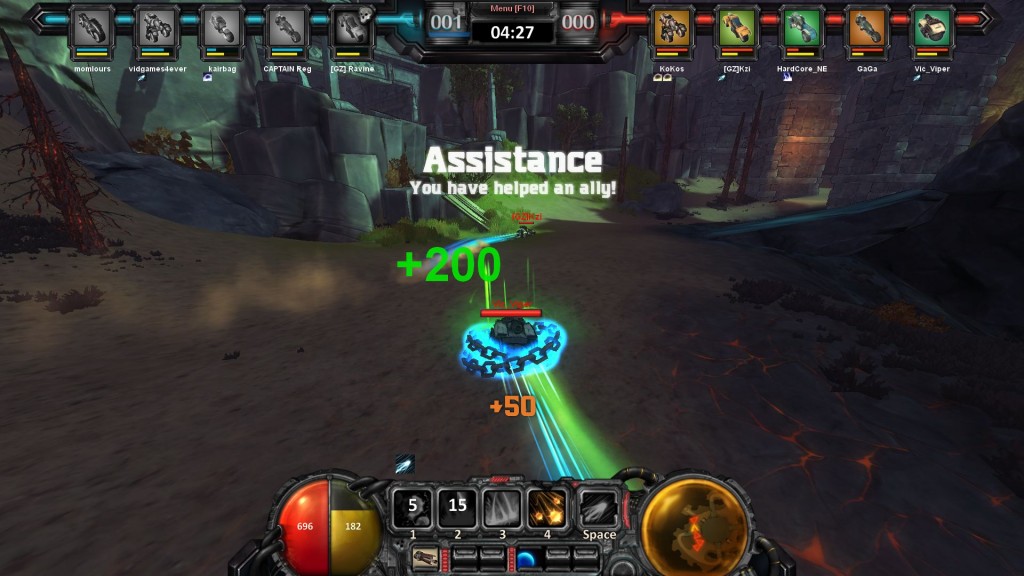Use the greyed-out ability in slot 3
This screenshot has height=576, width=1024.
click(502, 507)
